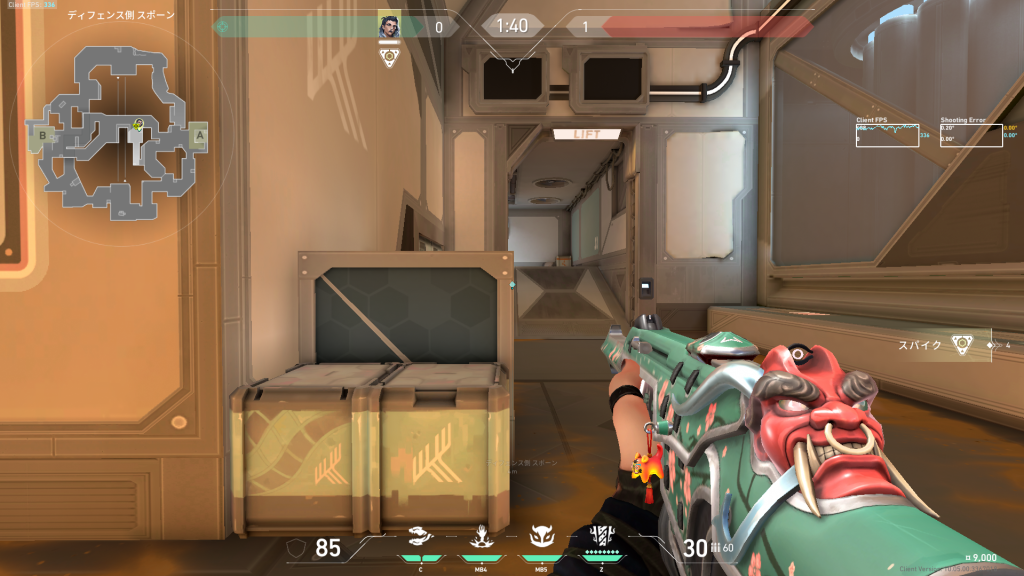This screenshot has width=1024, height=576.
Task: Select the A site marker on minimap
Action: coord(199,134)
